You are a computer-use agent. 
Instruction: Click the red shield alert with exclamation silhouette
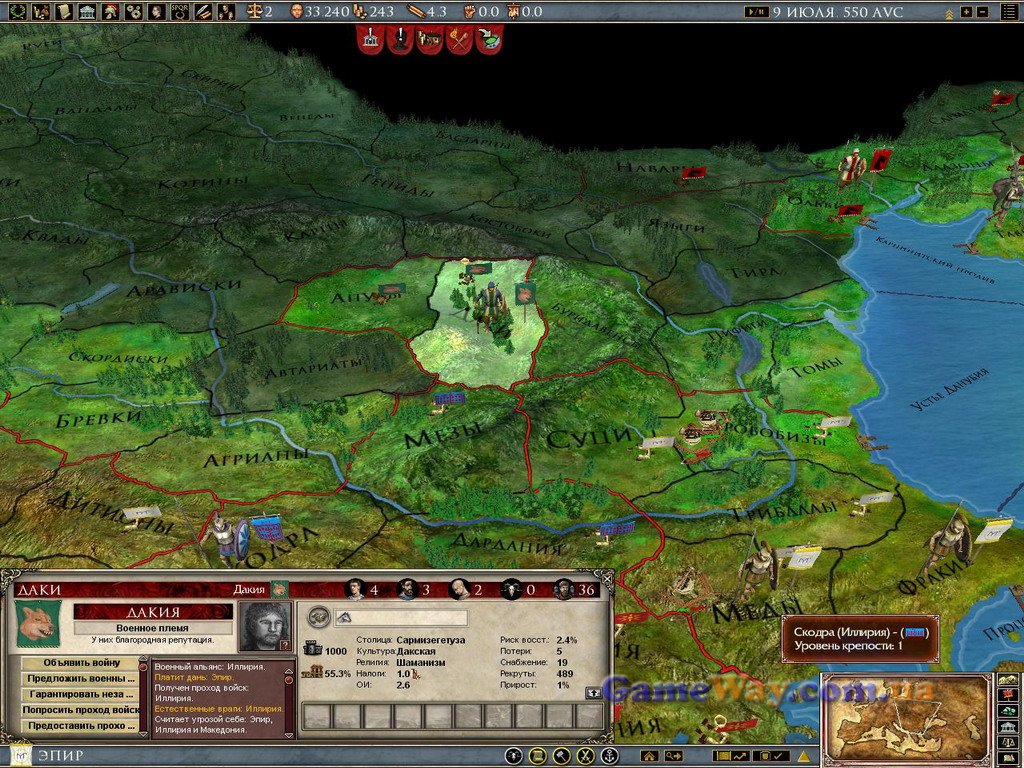point(400,40)
